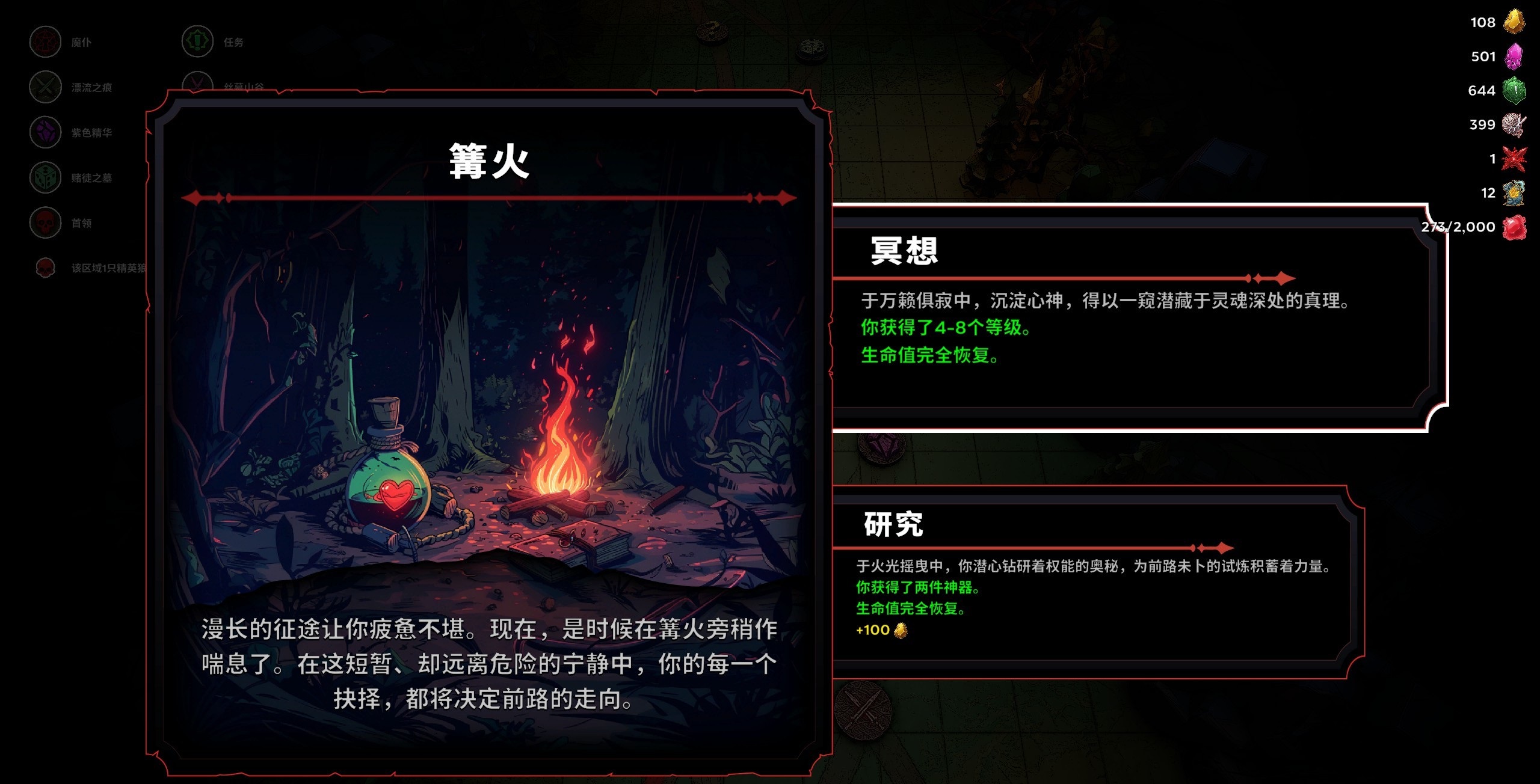Open 赌徒之墓 using the green dice icon
This screenshot has width=1540, height=784.
click(x=45, y=178)
